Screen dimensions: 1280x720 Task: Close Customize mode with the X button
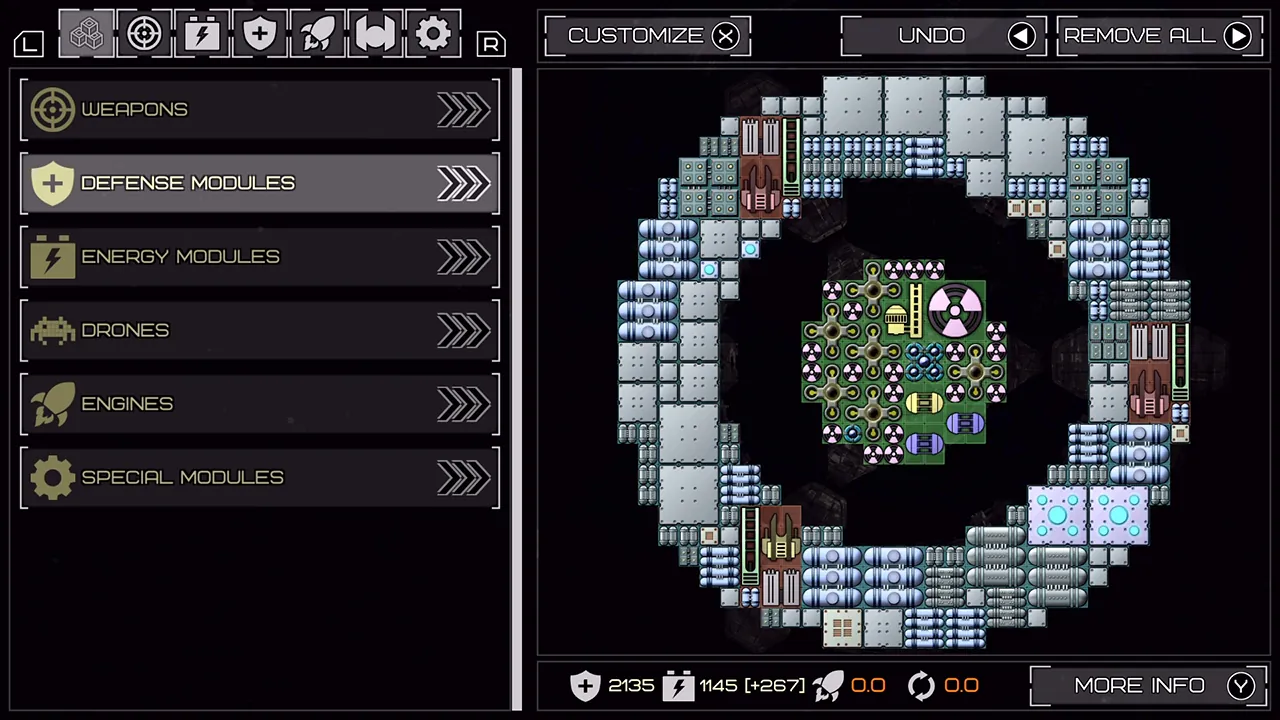point(726,36)
